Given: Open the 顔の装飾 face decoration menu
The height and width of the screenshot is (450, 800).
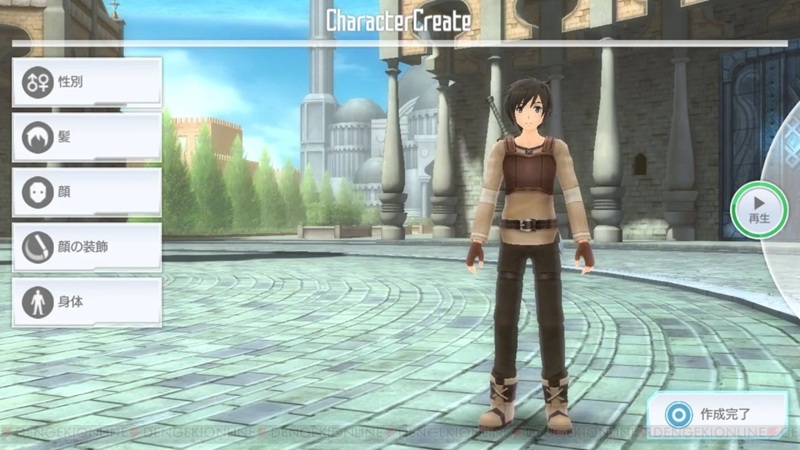Looking at the screenshot, I should pyautogui.click(x=86, y=247).
